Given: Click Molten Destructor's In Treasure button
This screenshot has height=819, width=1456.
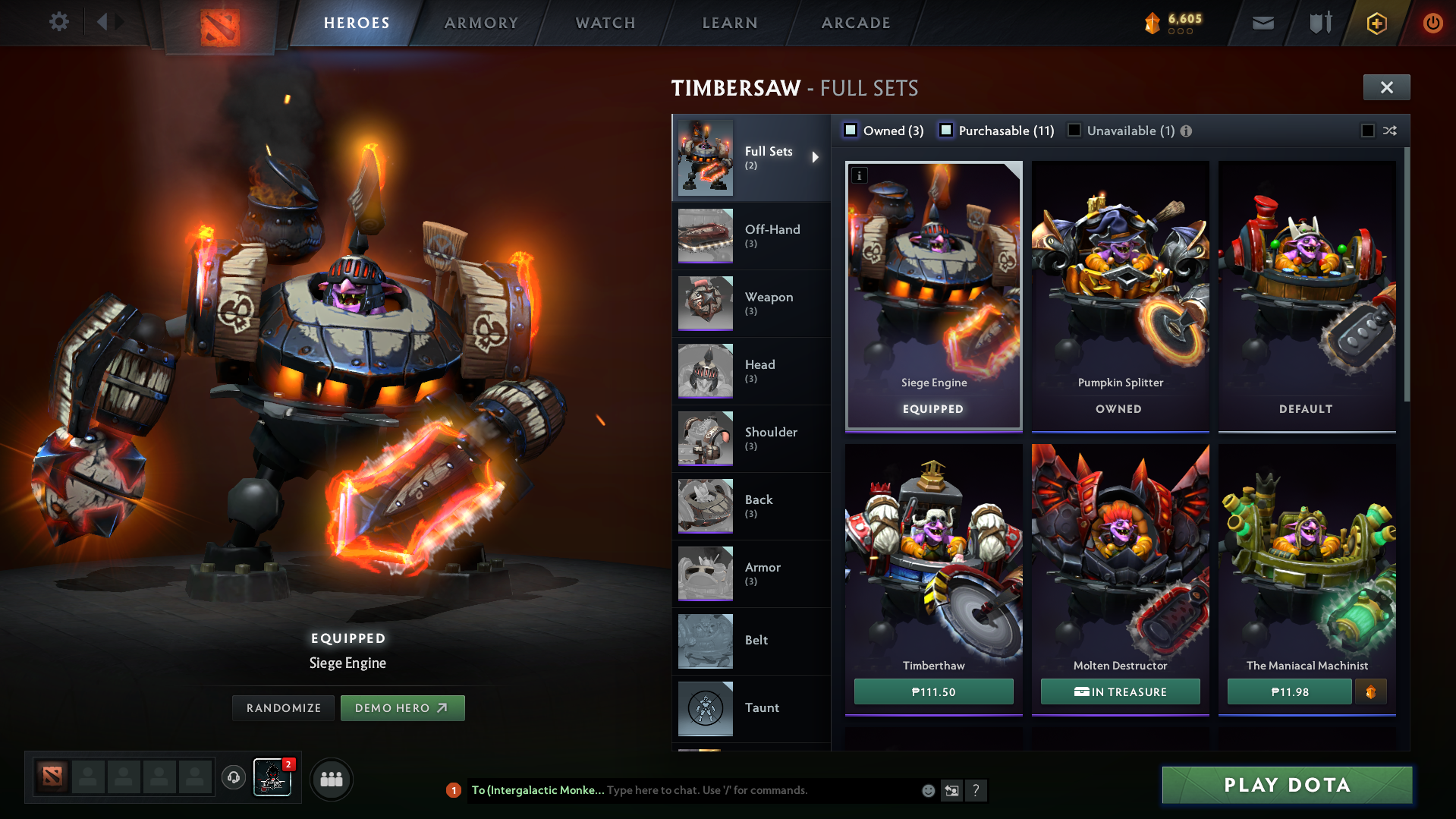Looking at the screenshot, I should pos(1120,692).
